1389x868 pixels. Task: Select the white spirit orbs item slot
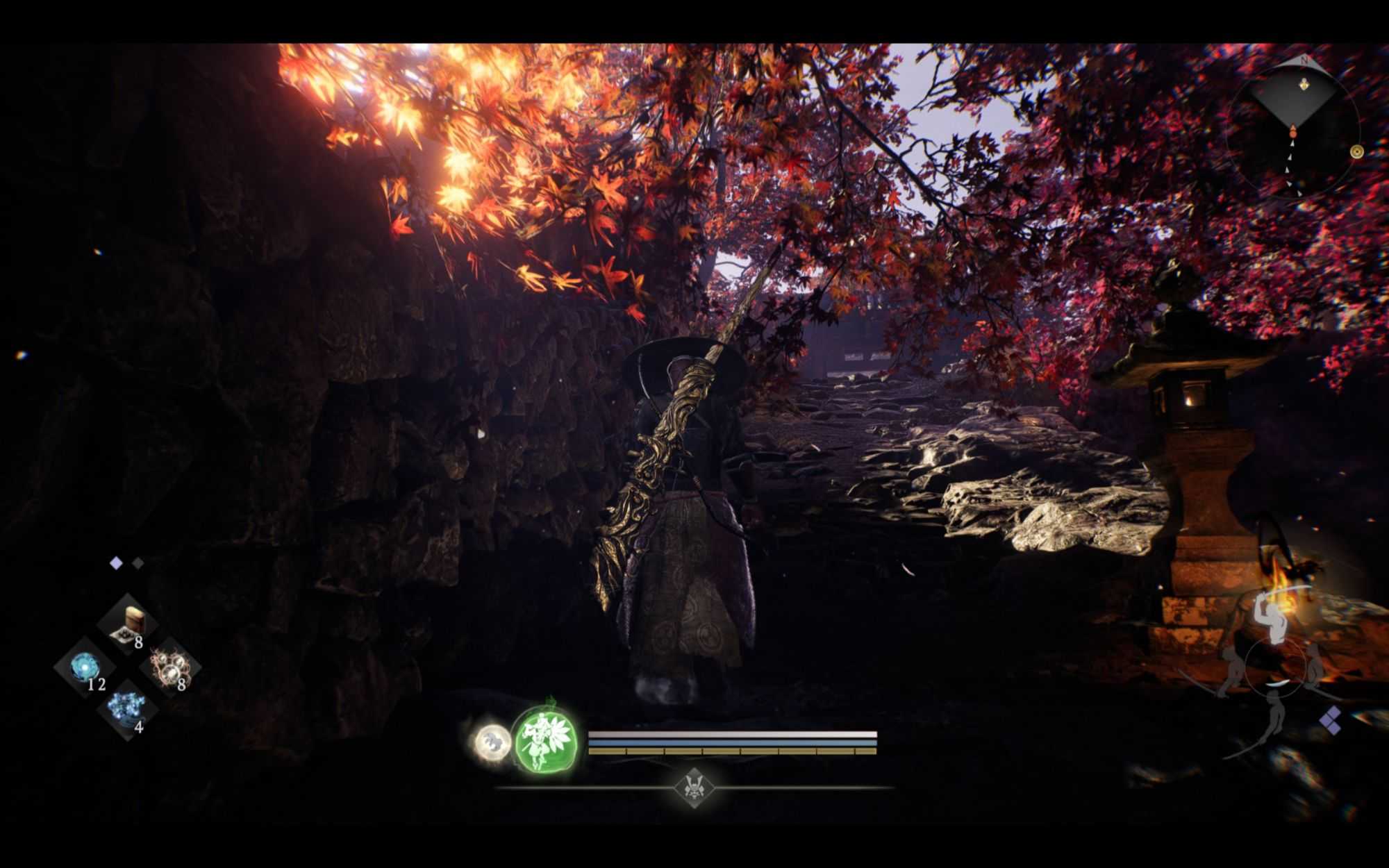(169, 667)
